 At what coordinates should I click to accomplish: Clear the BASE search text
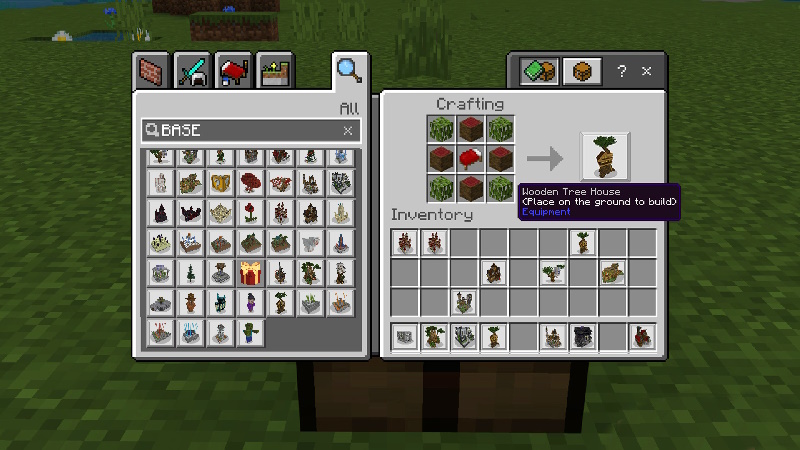[x=348, y=131]
